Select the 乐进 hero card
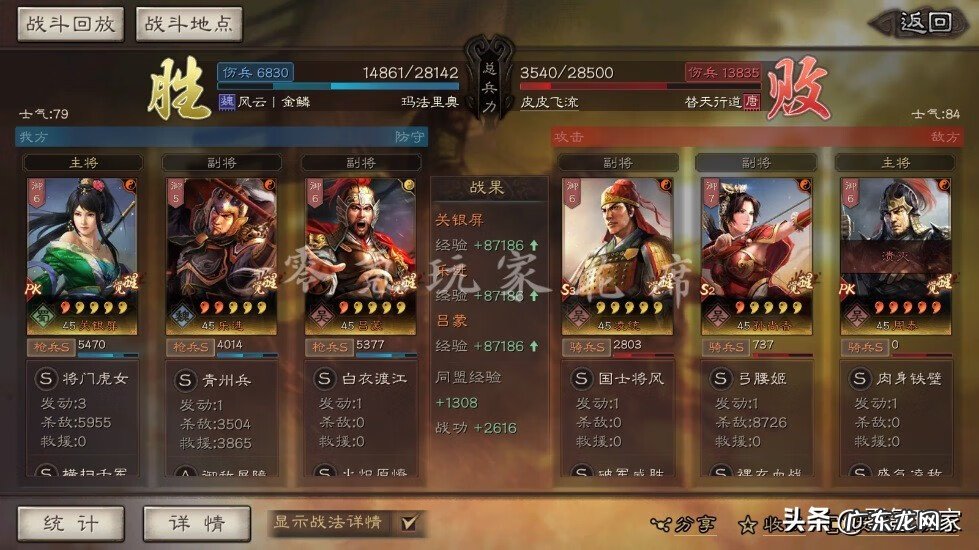The height and width of the screenshot is (550, 979). click(220, 255)
